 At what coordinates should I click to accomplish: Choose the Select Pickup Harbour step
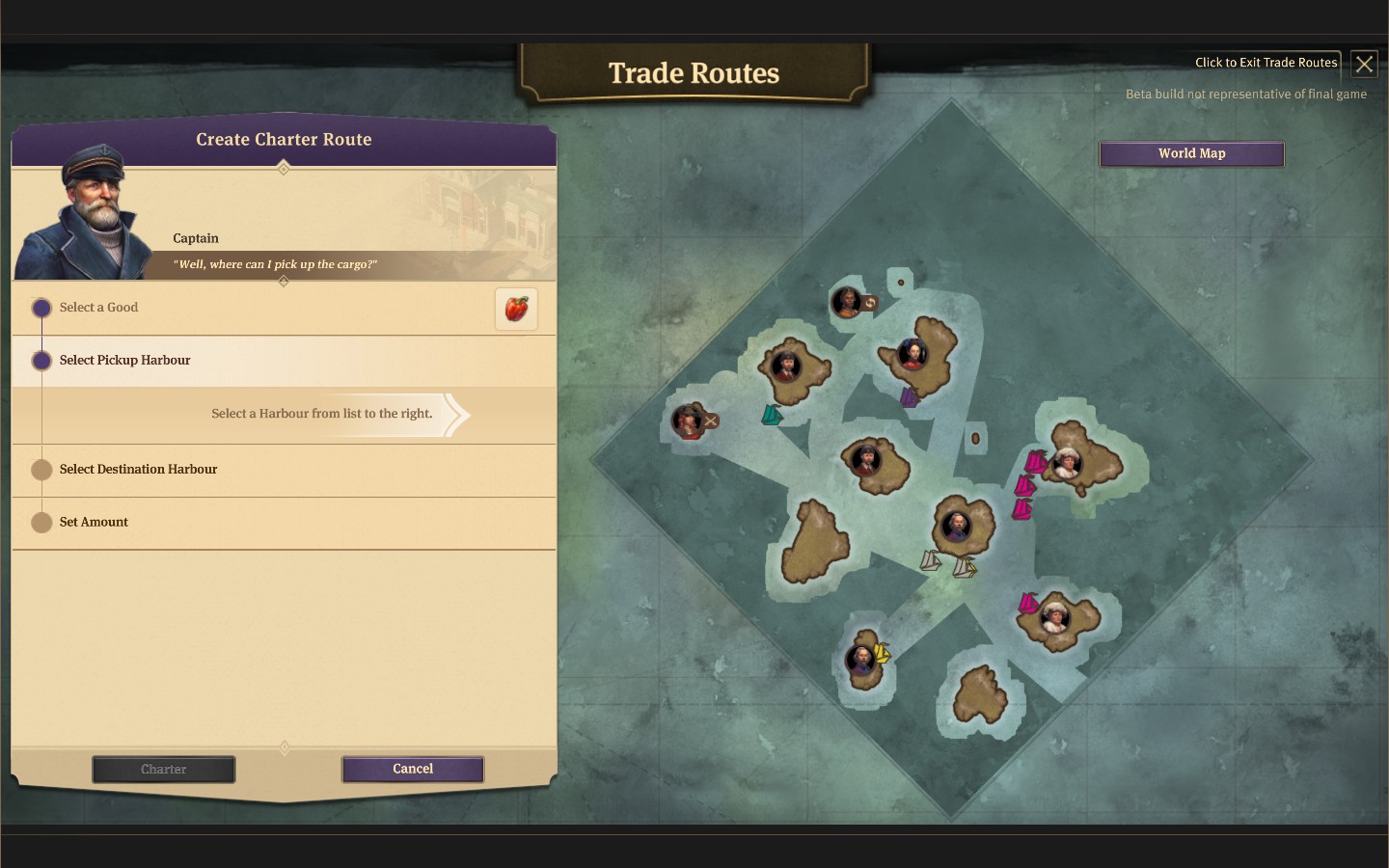point(125,361)
